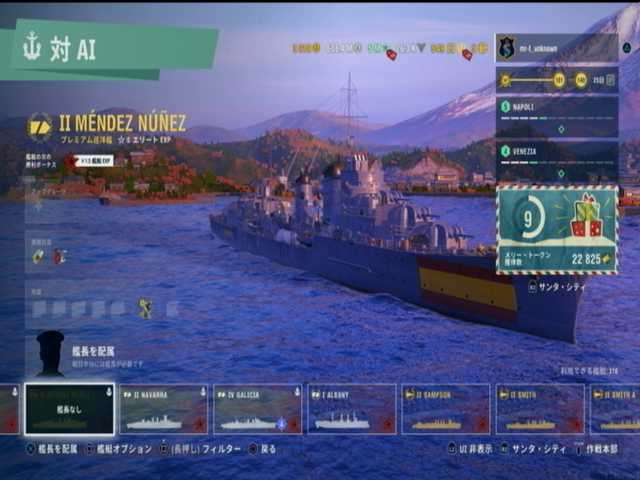Open the campaign level progress bar panel

pos(556,80)
